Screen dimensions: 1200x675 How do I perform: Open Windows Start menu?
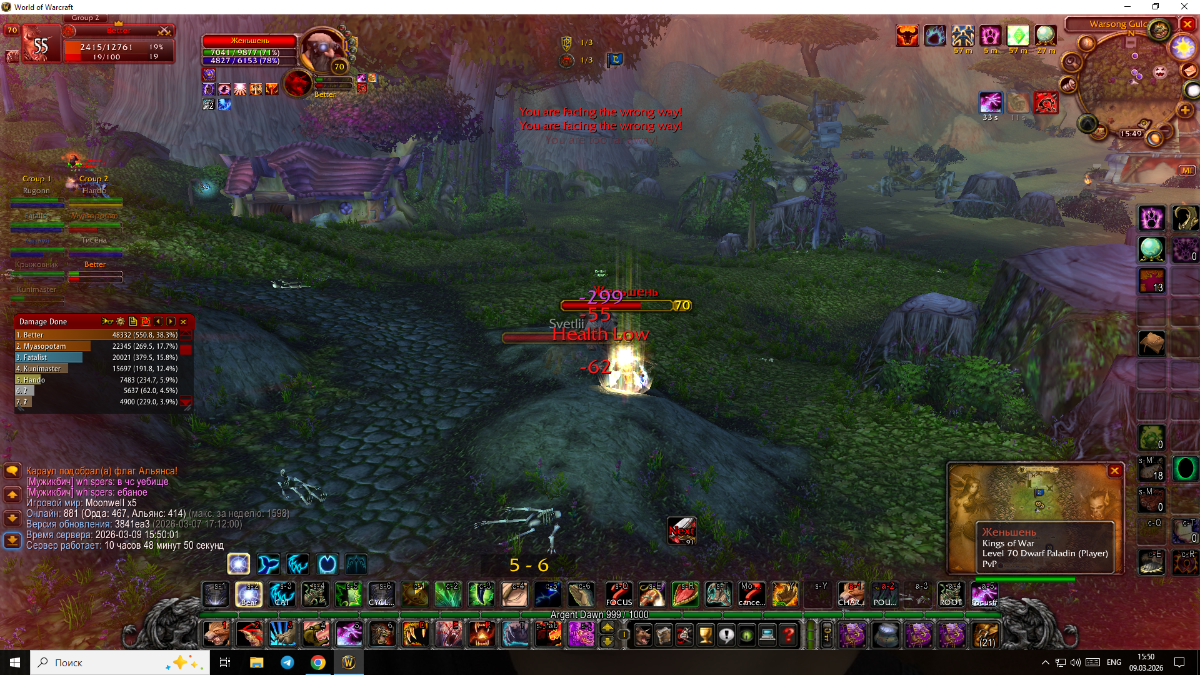15,662
